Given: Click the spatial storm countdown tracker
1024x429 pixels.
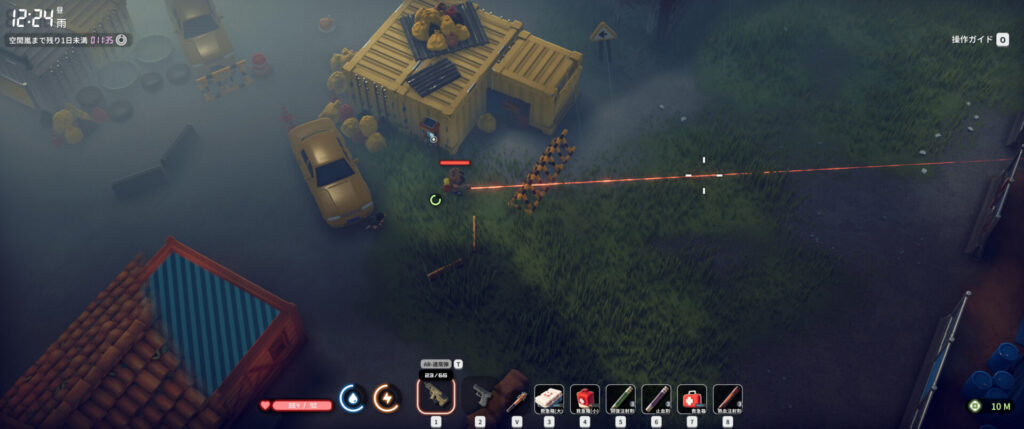Looking at the screenshot, I should click(67, 40).
